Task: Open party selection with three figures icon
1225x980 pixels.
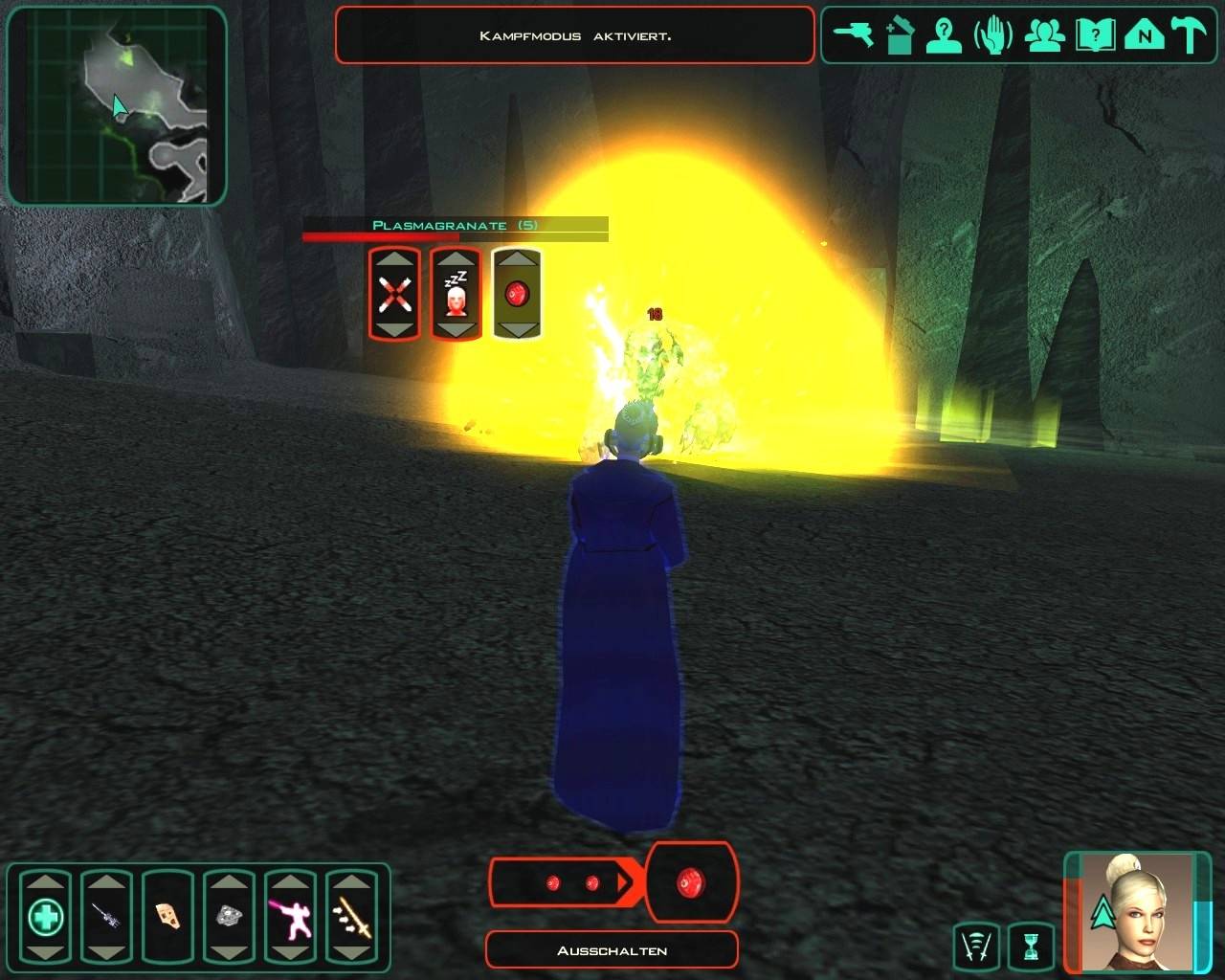Action: pyautogui.click(x=1044, y=36)
